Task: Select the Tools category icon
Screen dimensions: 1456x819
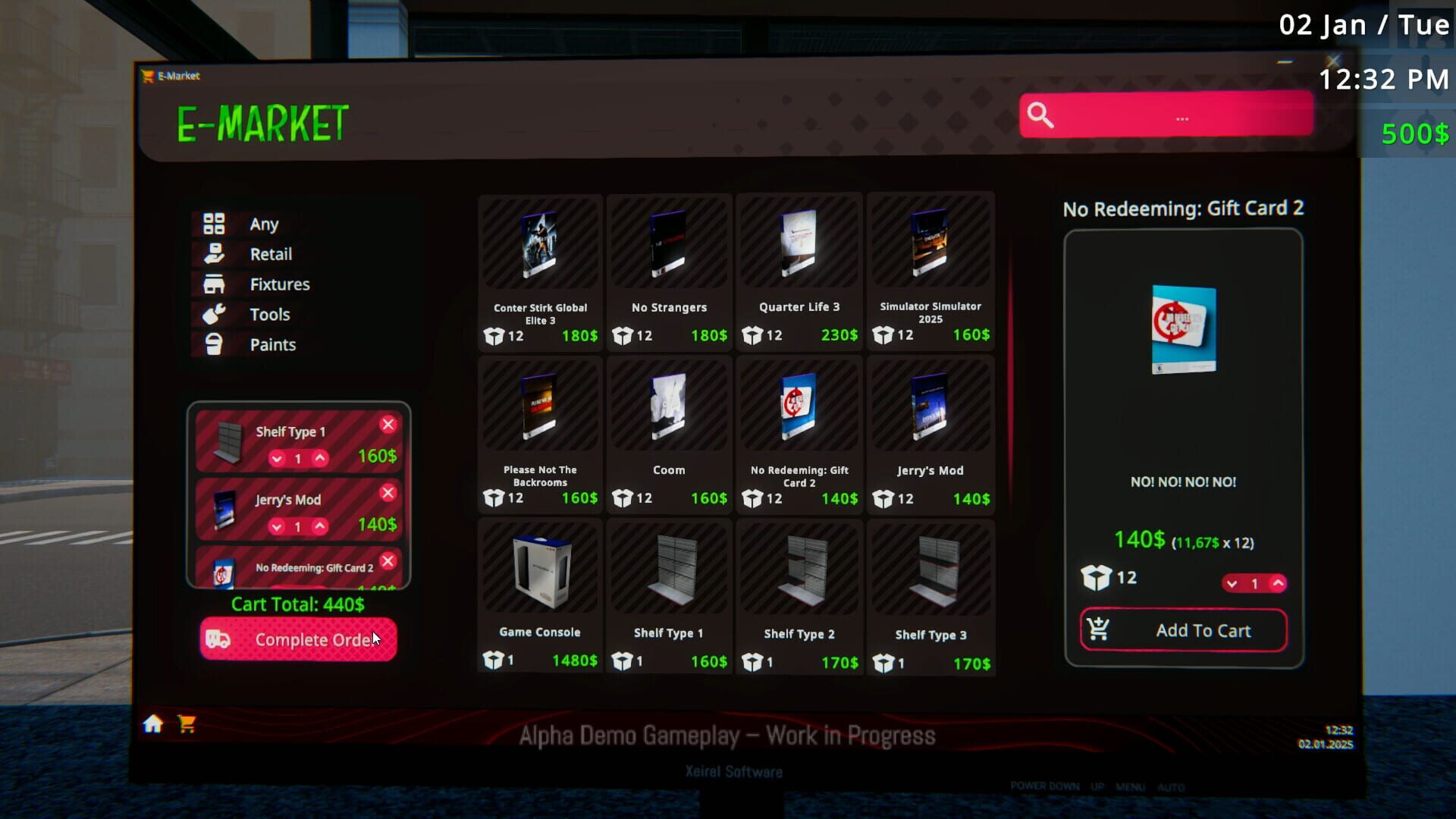Action: [215, 314]
